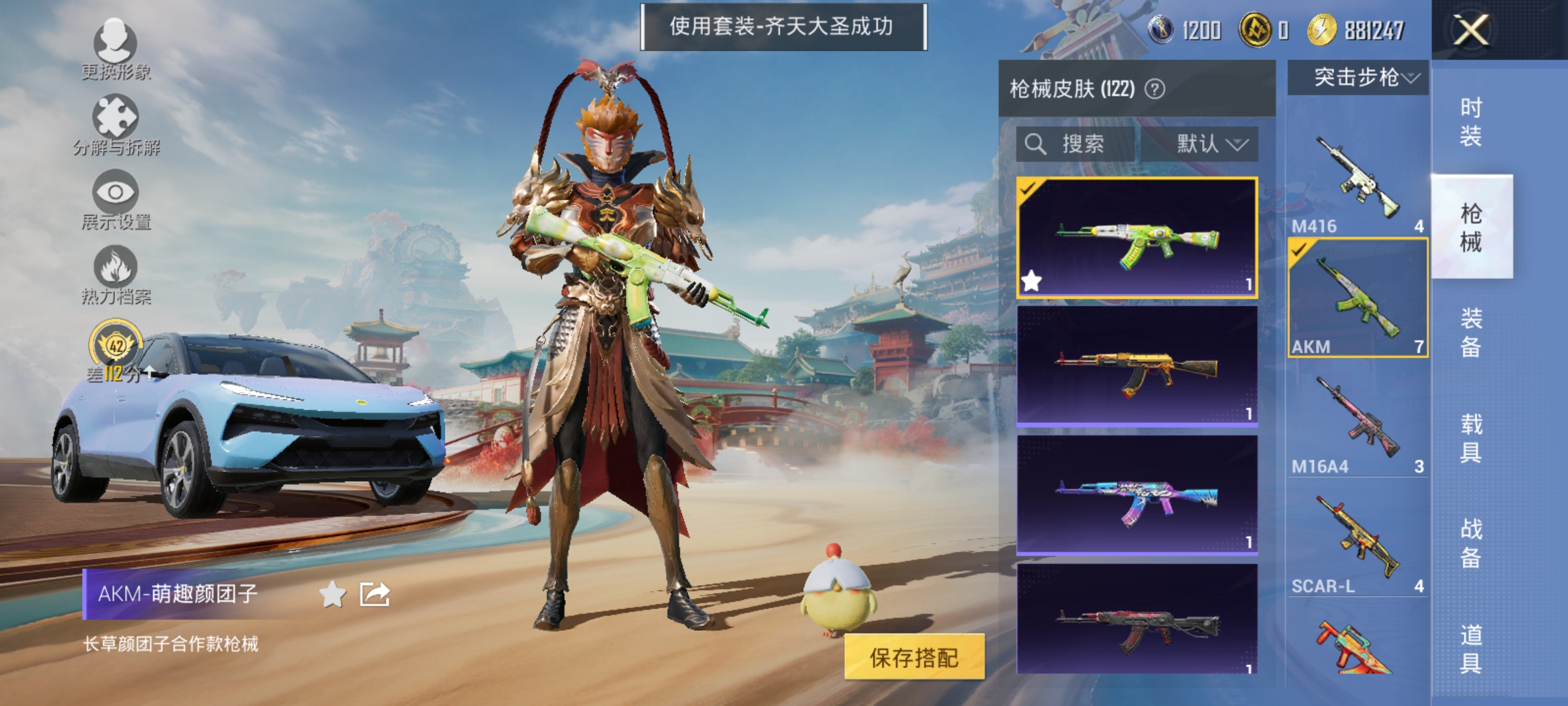1568x706 pixels.
Task: Expand the 突击步枪 weapon category dropdown
Action: pos(1356,76)
